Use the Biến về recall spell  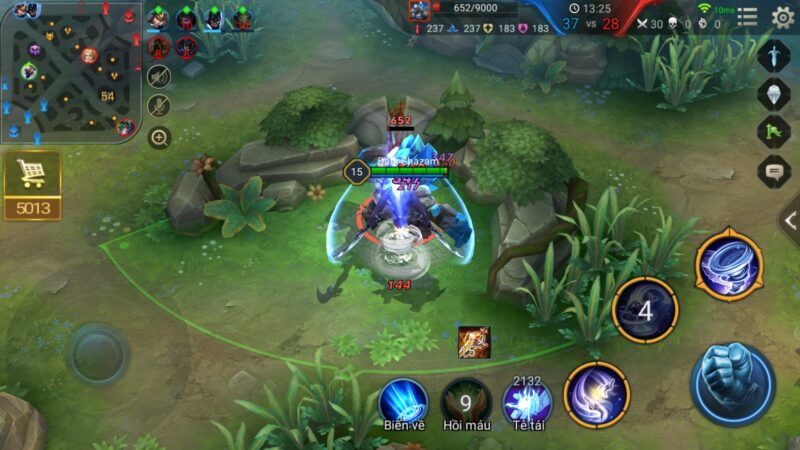coord(403,400)
